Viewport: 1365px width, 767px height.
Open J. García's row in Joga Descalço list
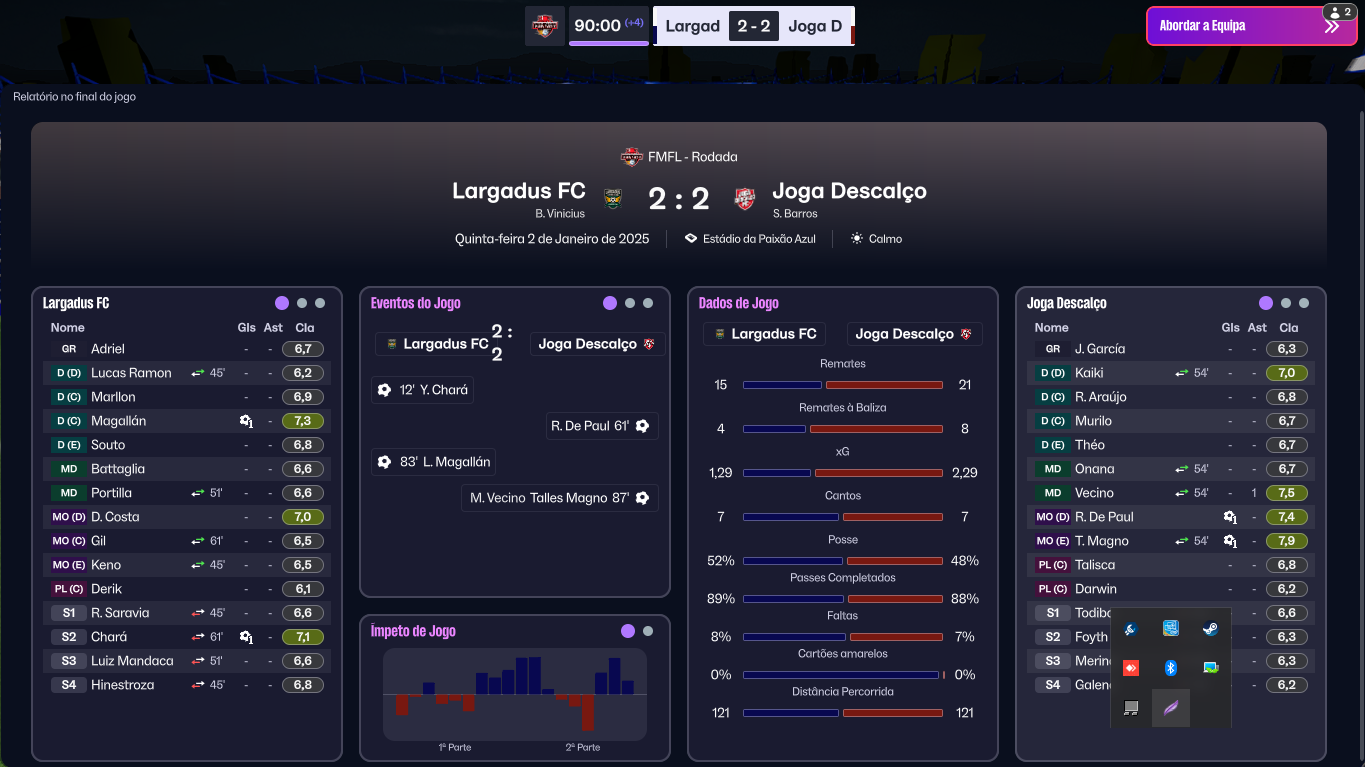[x=1100, y=349]
